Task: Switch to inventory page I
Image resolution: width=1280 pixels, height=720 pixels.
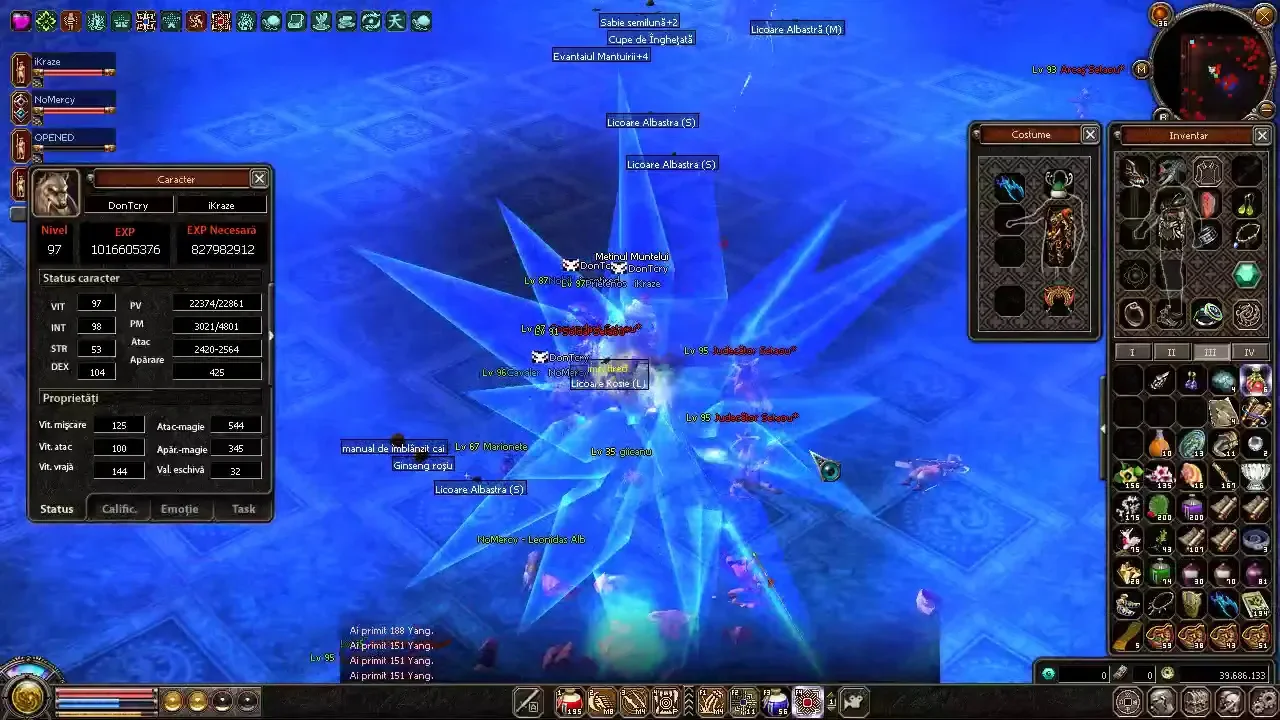Action: pyautogui.click(x=1132, y=352)
